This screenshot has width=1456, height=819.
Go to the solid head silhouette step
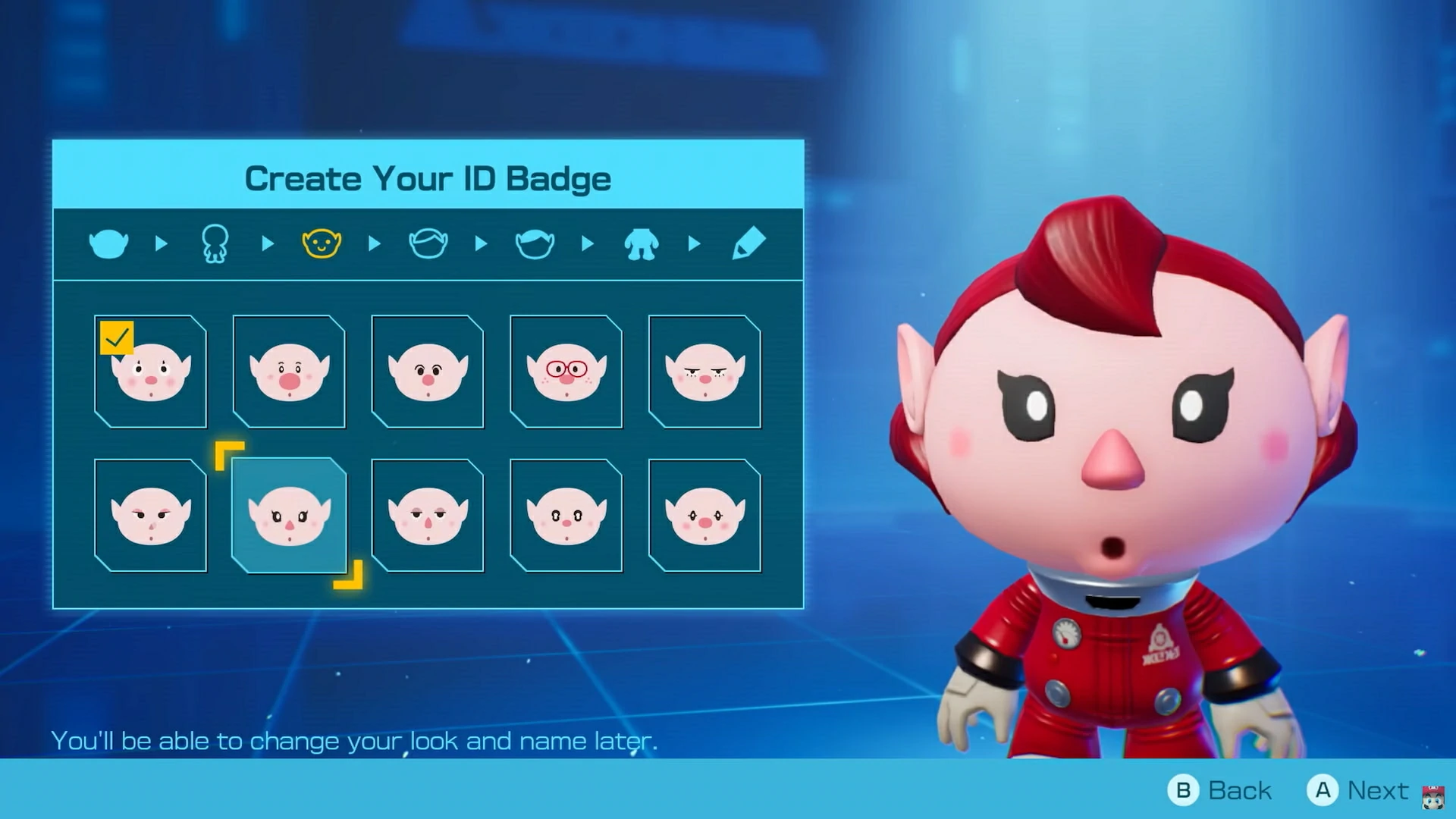point(108,244)
